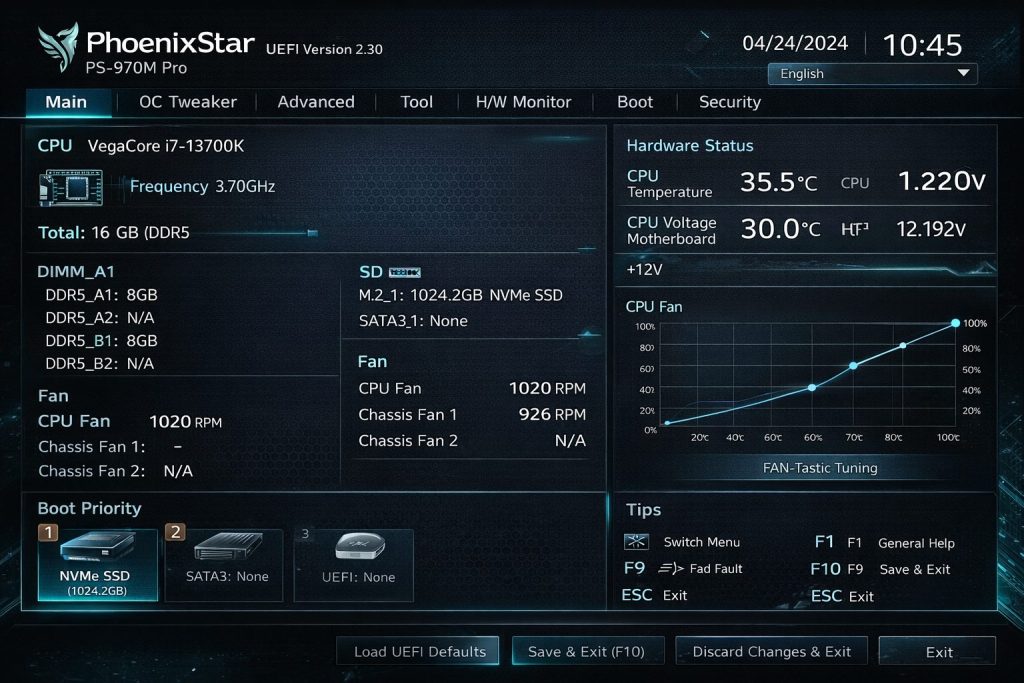The image size is (1024, 683).
Task: Select the Tool tab
Action: tap(416, 102)
